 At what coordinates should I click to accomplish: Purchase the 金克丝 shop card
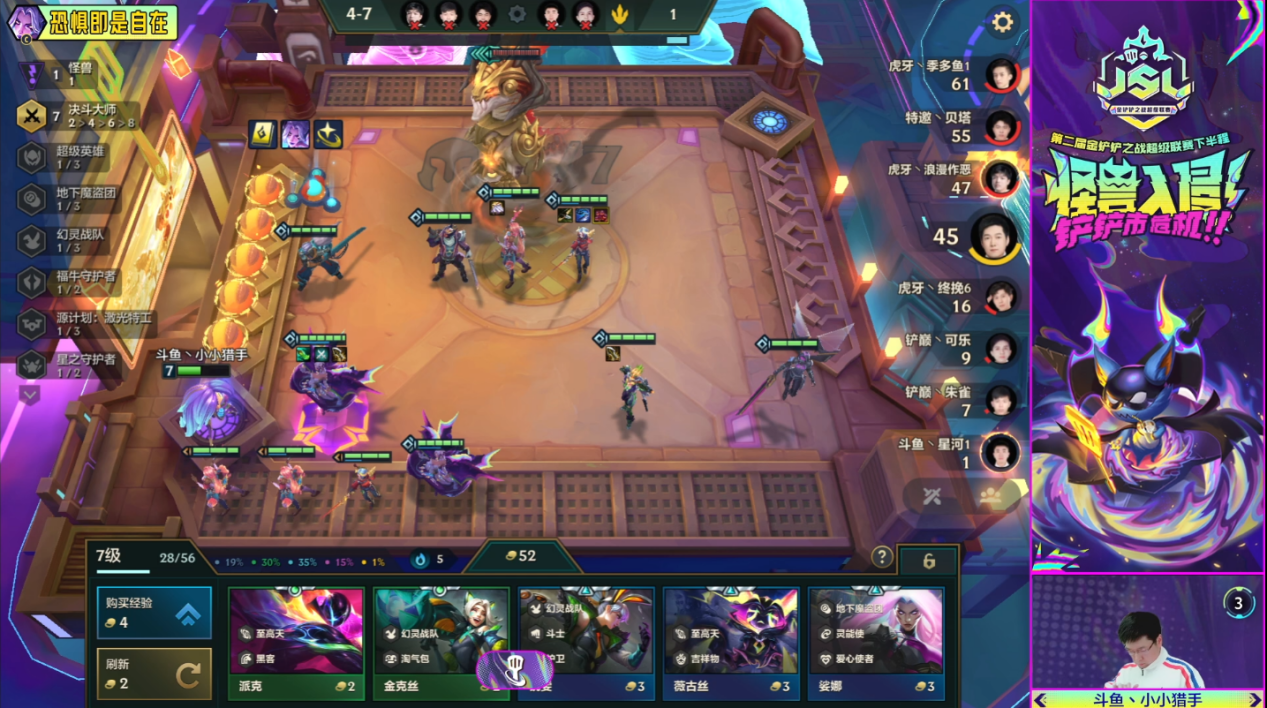click(441, 643)
